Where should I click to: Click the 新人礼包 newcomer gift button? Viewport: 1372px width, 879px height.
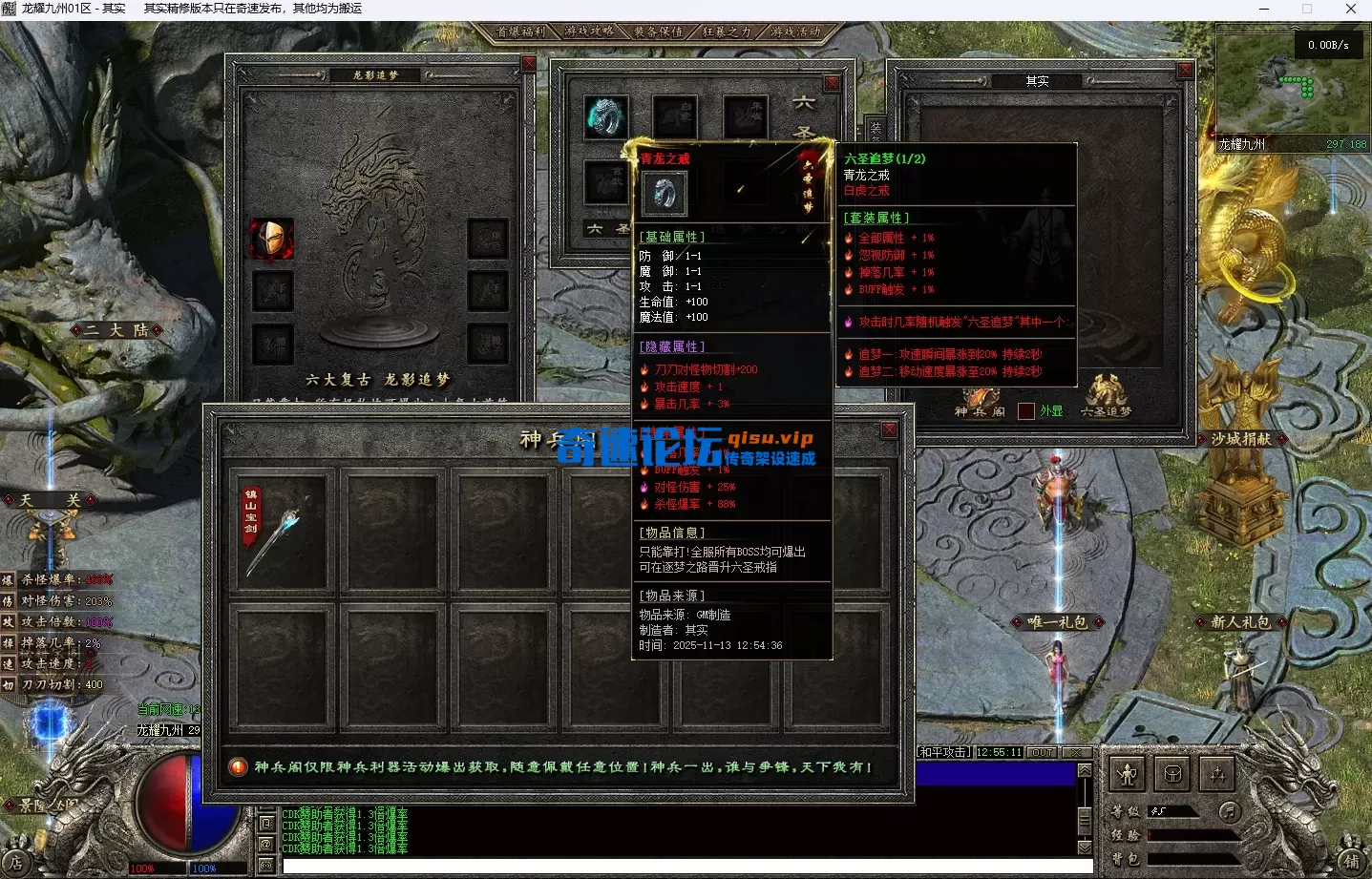pos(1243,621)
